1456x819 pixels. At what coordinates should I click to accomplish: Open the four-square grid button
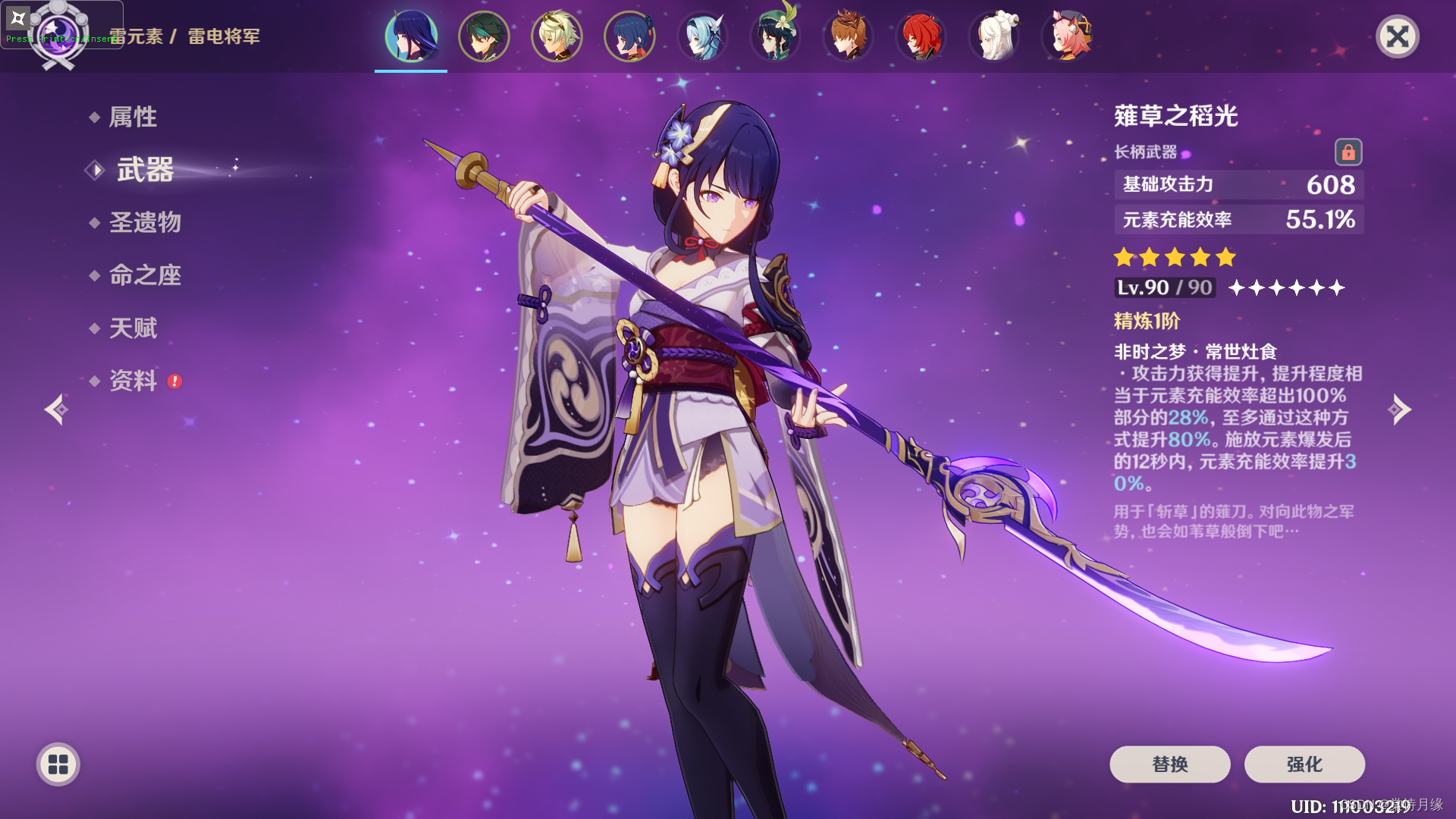pyautogui.click(x=58, y=764)
